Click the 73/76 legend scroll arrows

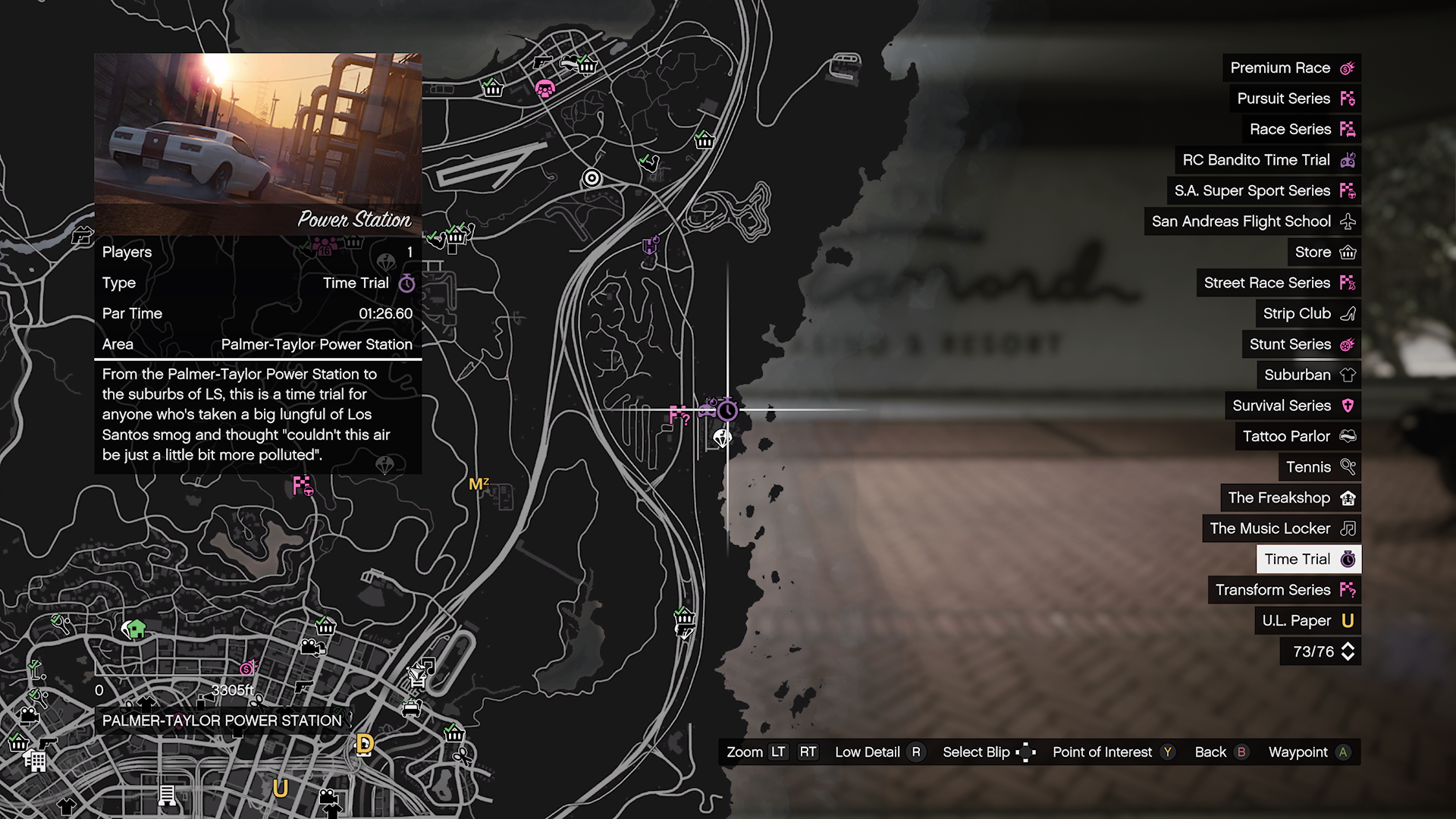pos(1348,651)
